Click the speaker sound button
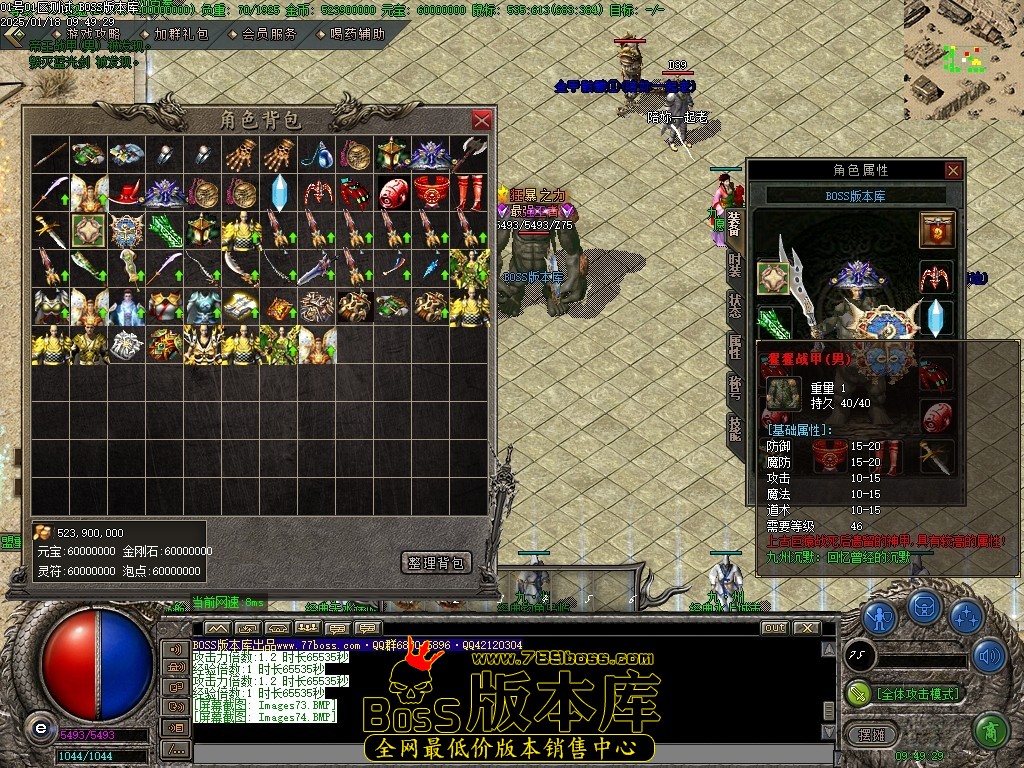Screen dimensions: 1024x768 989,655
